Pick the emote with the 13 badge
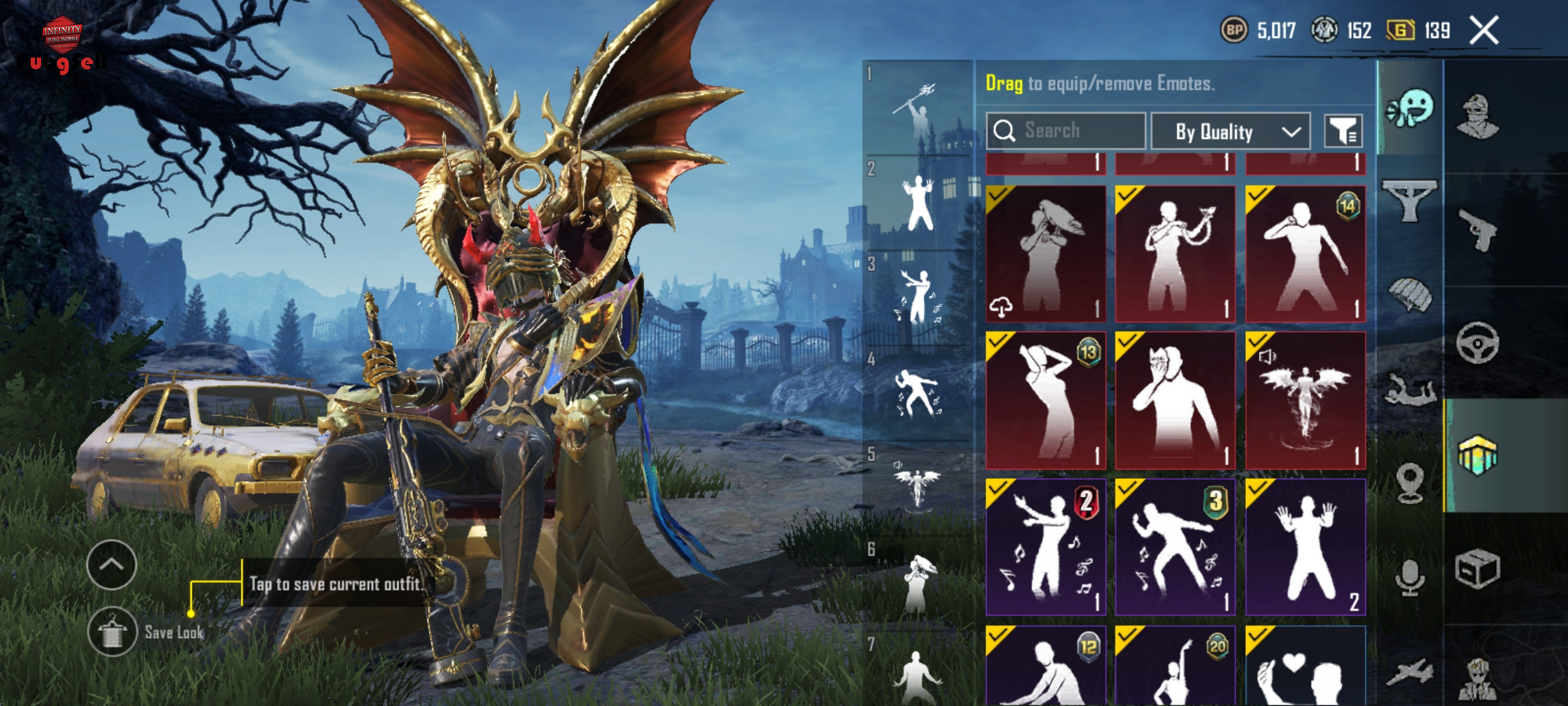1568x706 pixels. tap(1045, 401)
